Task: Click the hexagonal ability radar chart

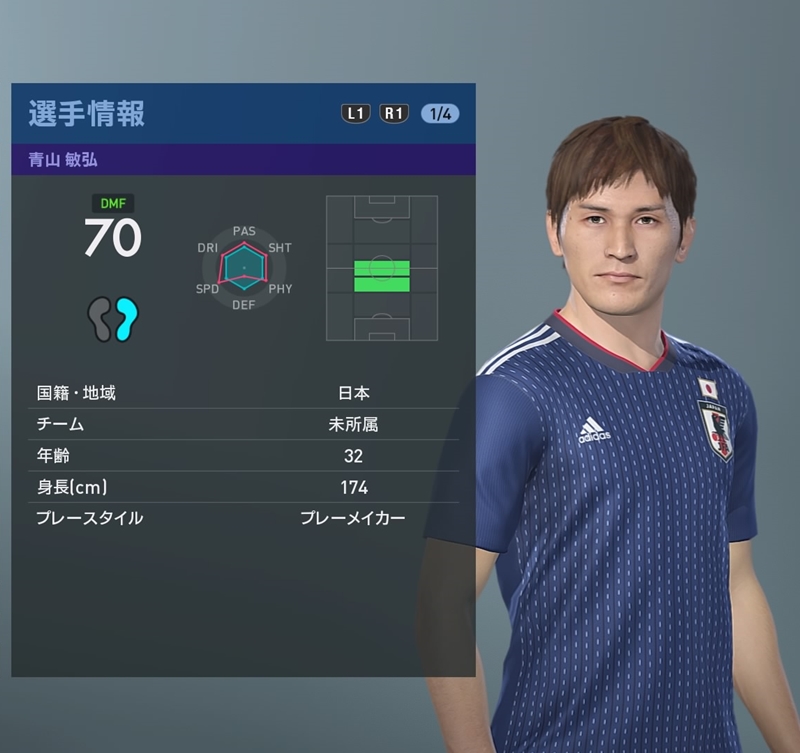Action: 244,268
